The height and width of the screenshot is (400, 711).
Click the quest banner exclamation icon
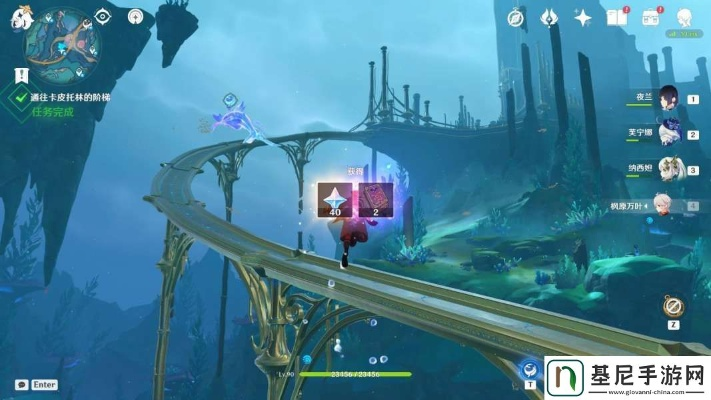click(20, 72)
